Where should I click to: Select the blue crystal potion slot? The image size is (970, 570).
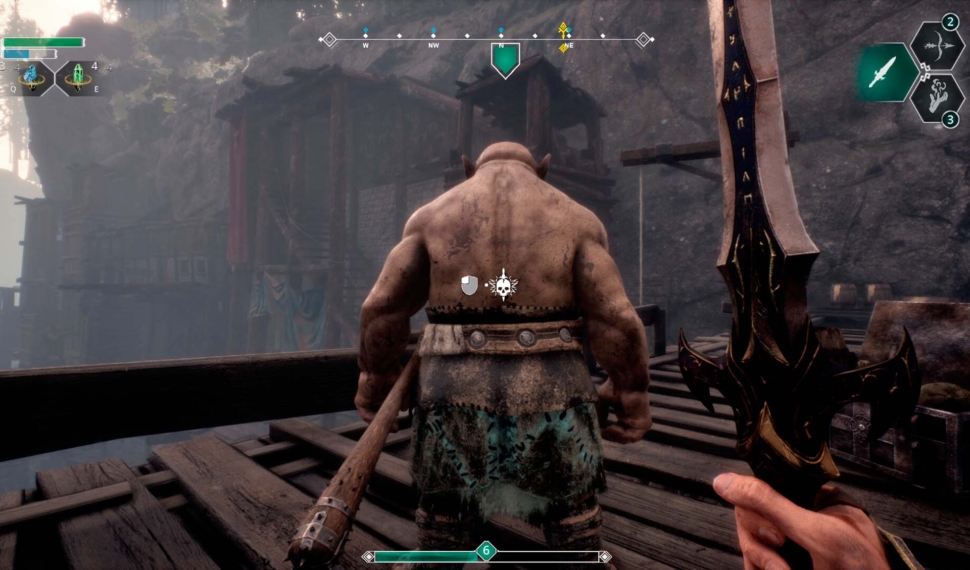pos(34,77)
